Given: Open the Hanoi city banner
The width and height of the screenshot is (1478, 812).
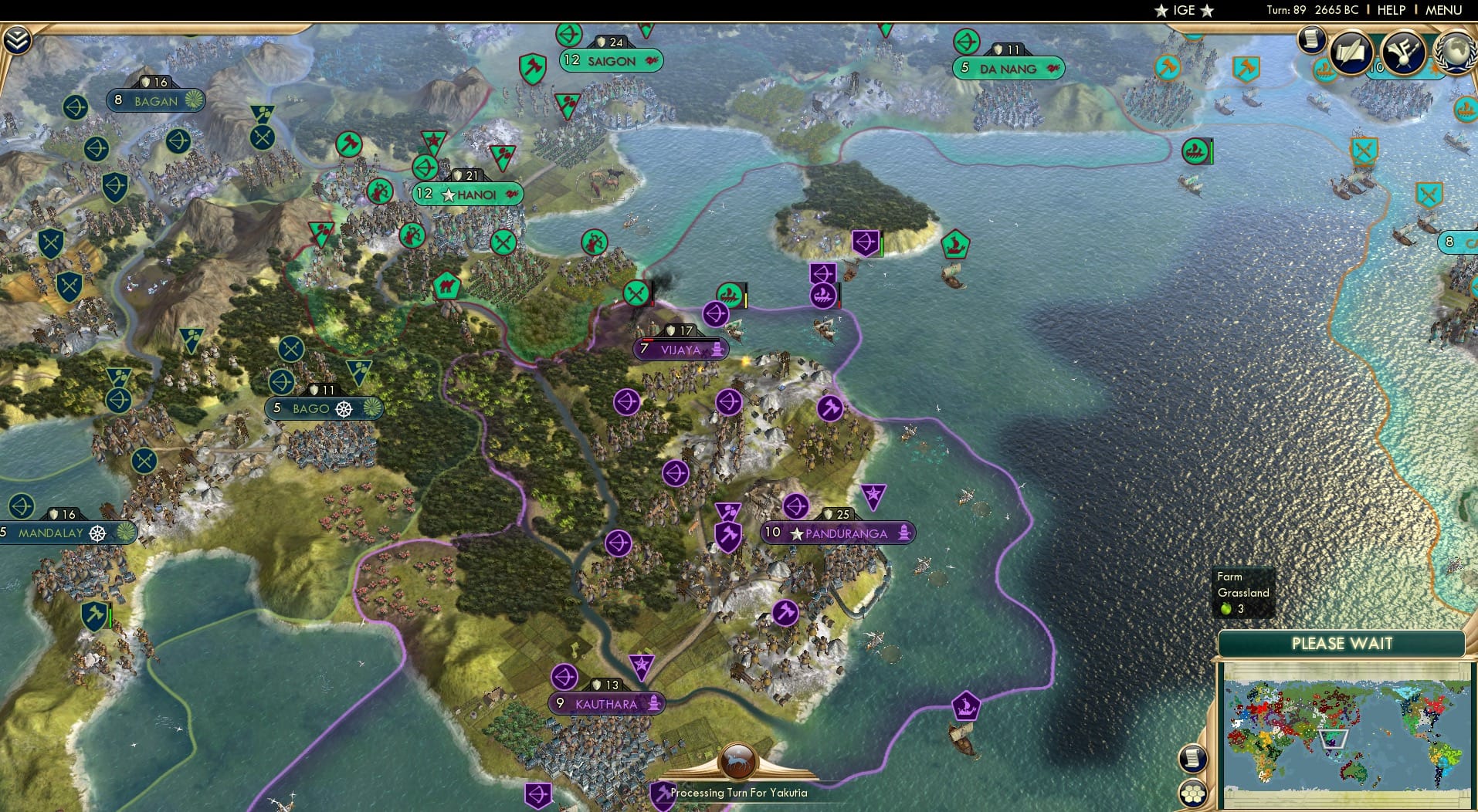Looking at the screenshot, I should pos(466,194).
